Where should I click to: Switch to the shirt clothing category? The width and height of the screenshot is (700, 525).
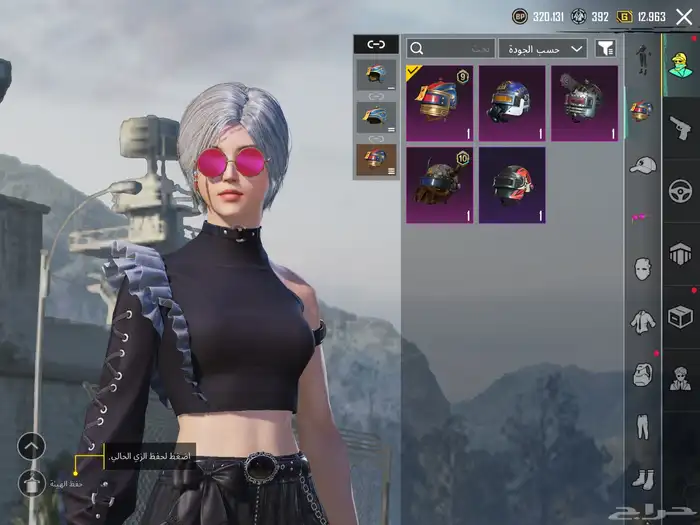[x=642, y=321]
